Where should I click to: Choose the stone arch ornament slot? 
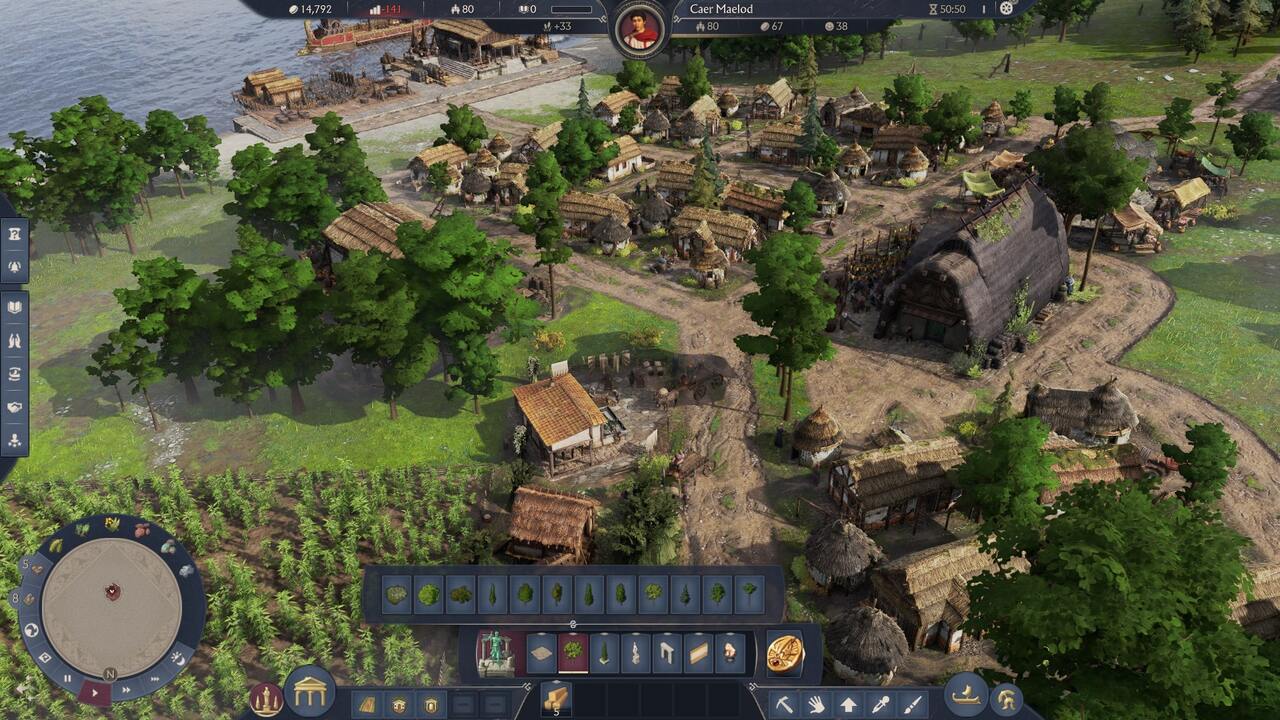tap(667, 654)
